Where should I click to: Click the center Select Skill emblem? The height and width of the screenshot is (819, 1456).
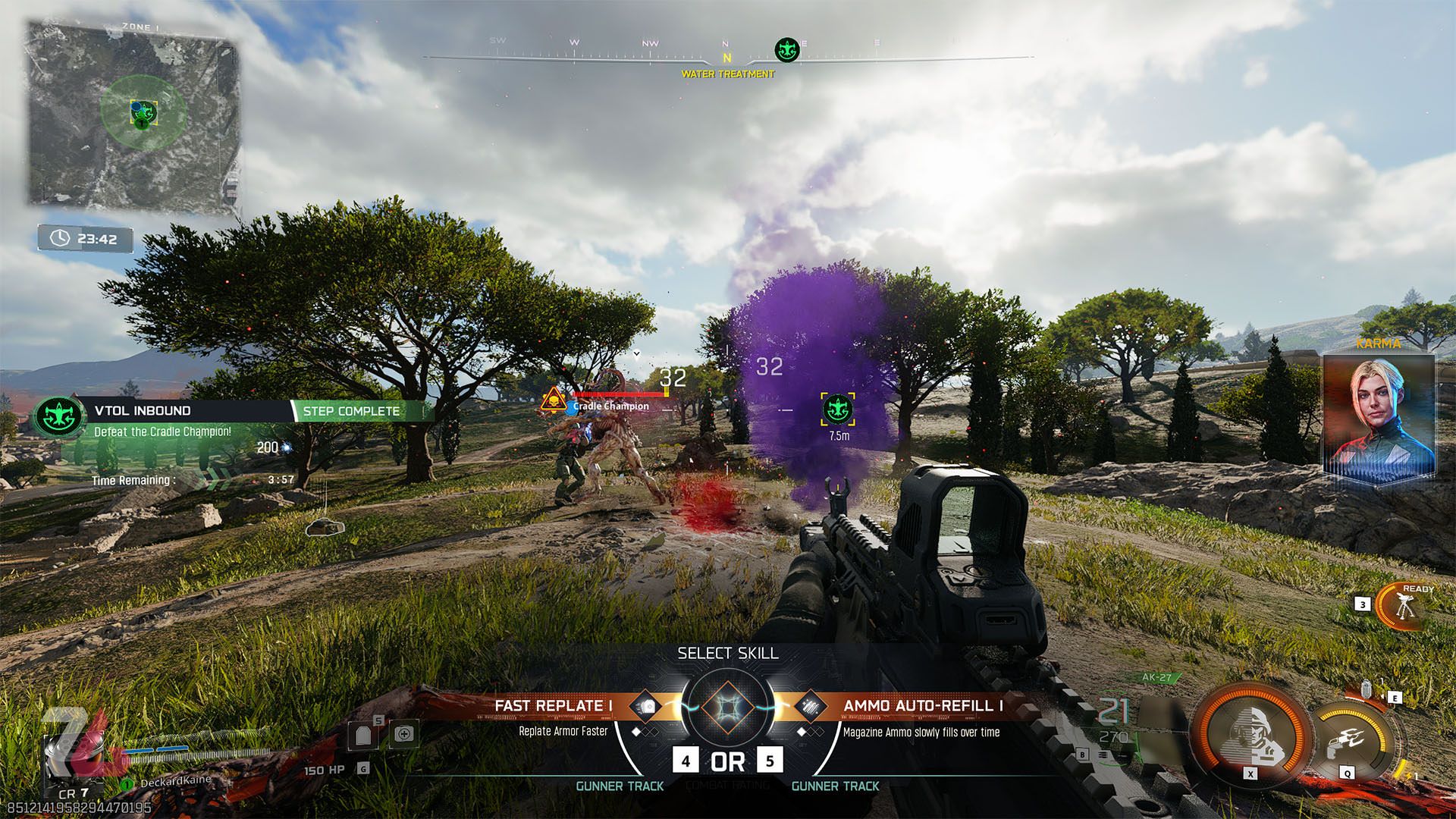[727, 708]
